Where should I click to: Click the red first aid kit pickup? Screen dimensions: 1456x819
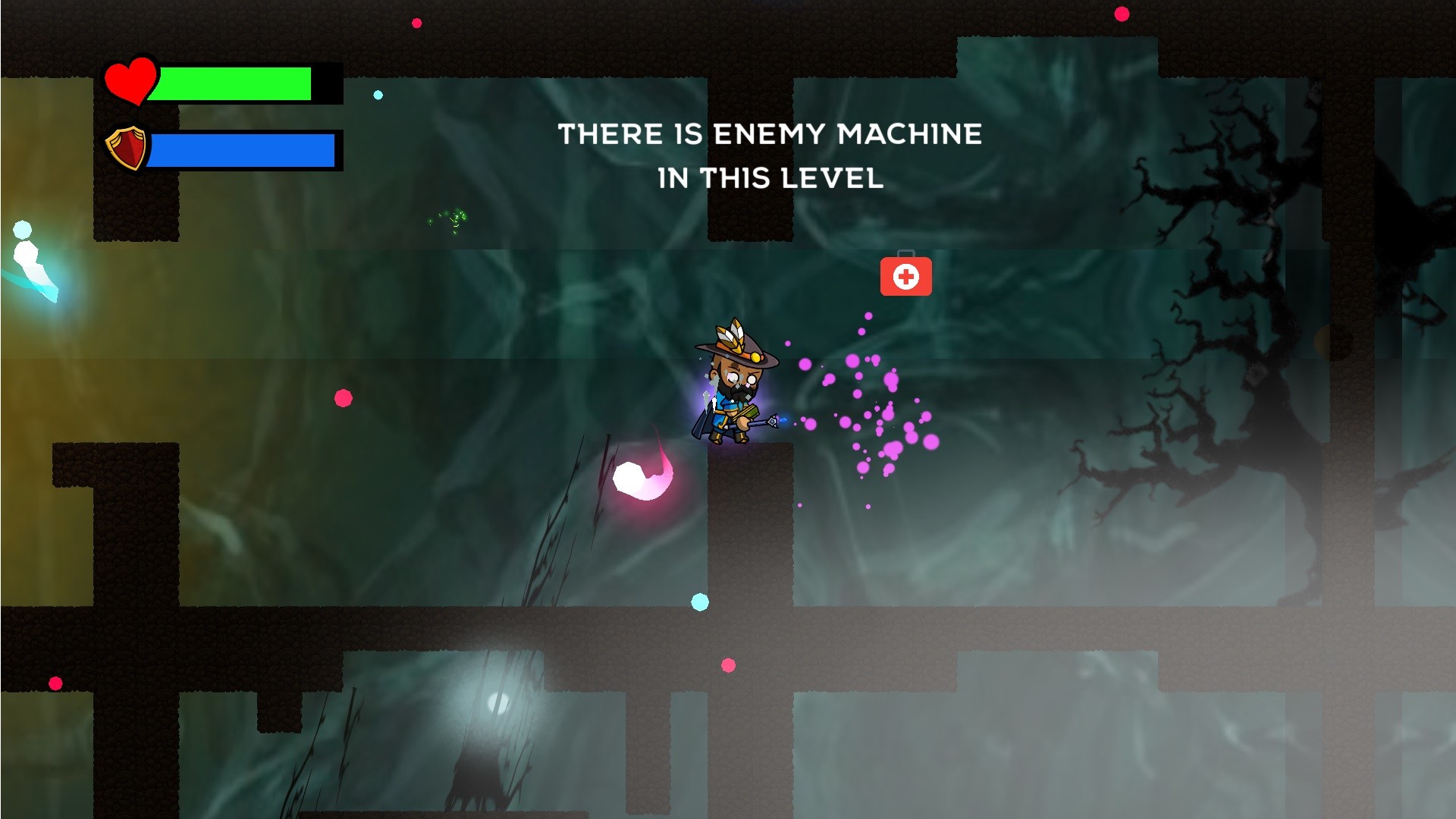click(x=907, y=279)
